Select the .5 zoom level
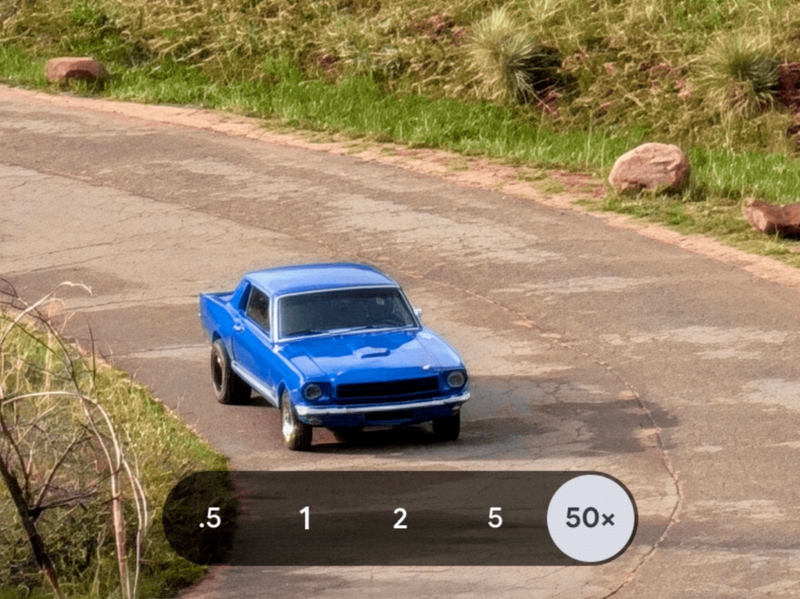The width and height of the screenshot is (800, 599). (209, 518)
